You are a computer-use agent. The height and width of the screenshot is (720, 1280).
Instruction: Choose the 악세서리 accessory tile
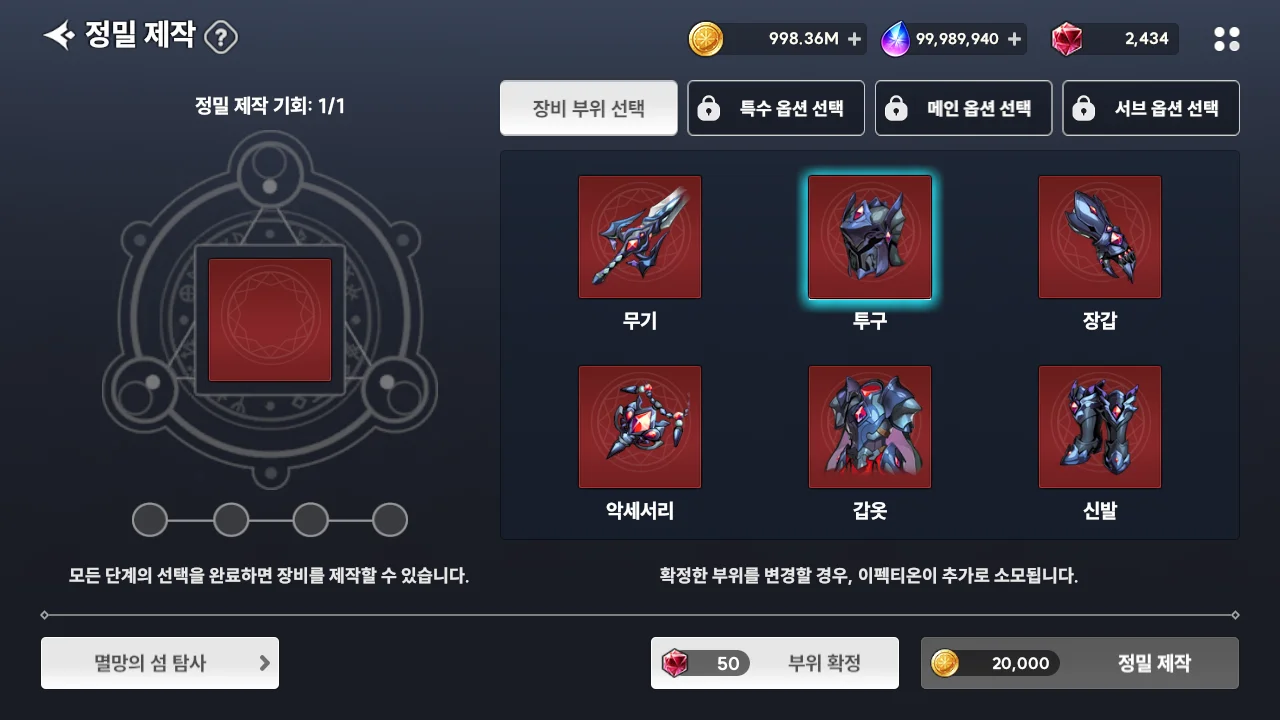(640, 427)
